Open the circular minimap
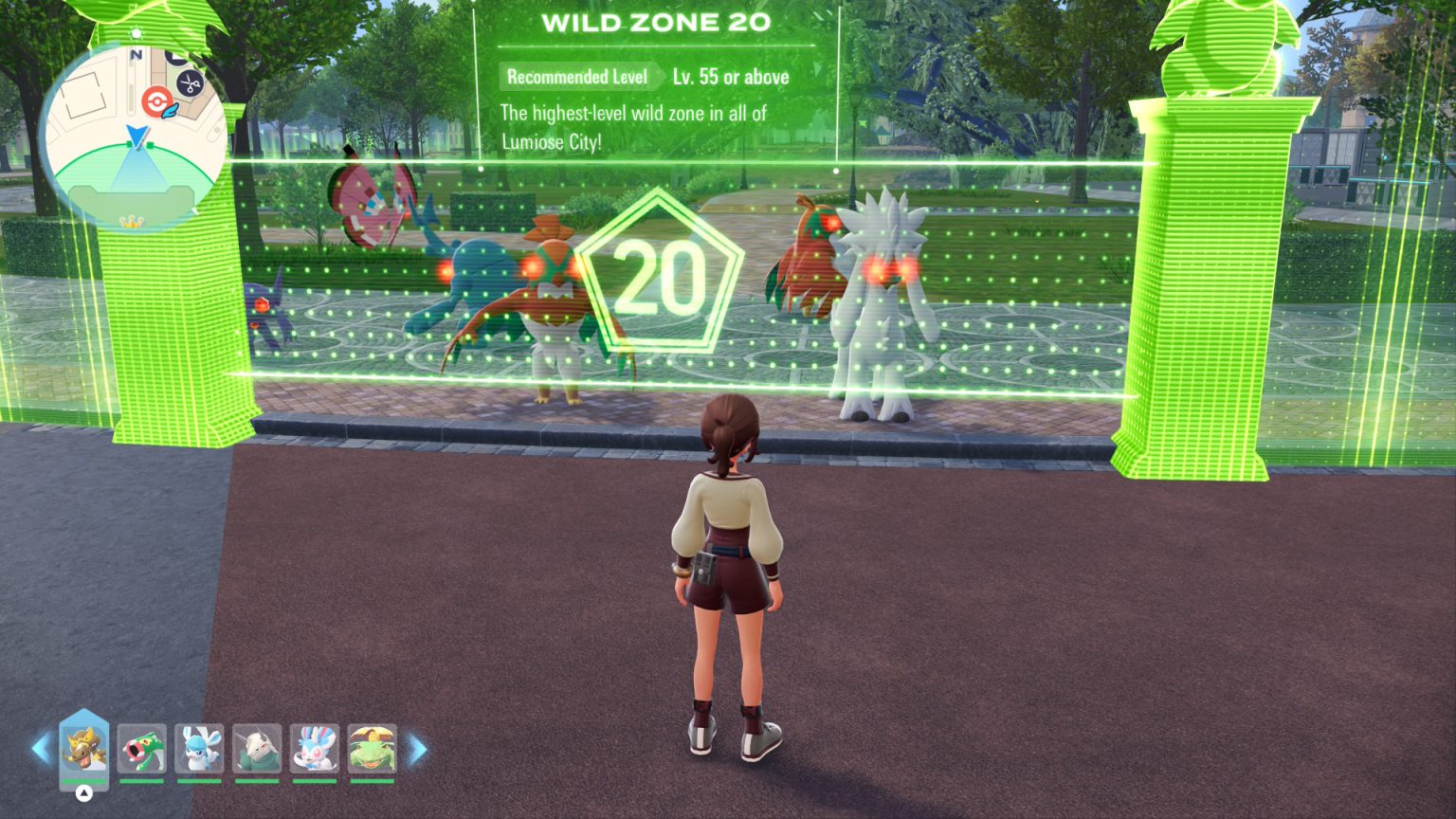Viewport: 1456px width, 819px height. 134,133
